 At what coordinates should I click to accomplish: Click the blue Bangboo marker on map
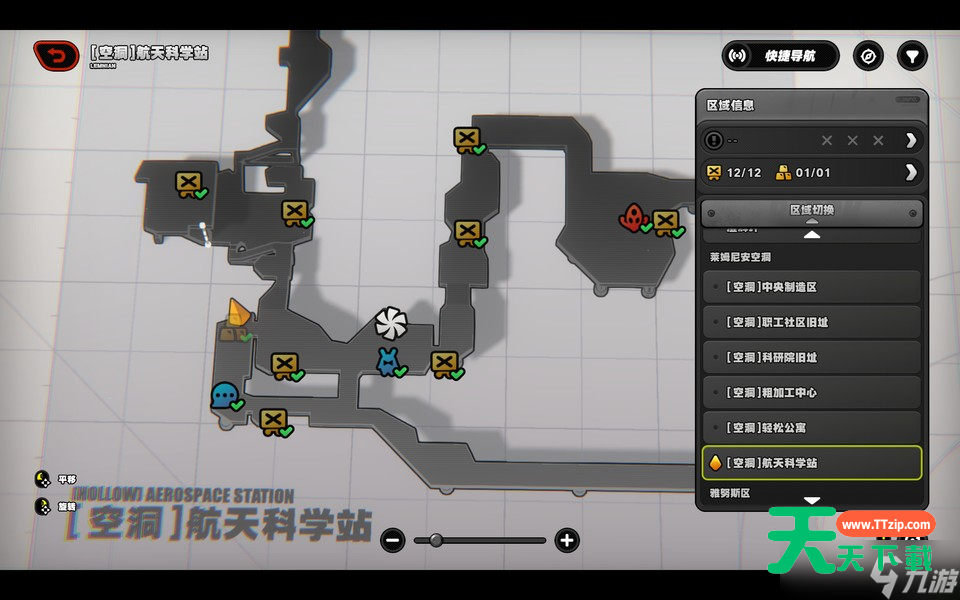[387, 361]
